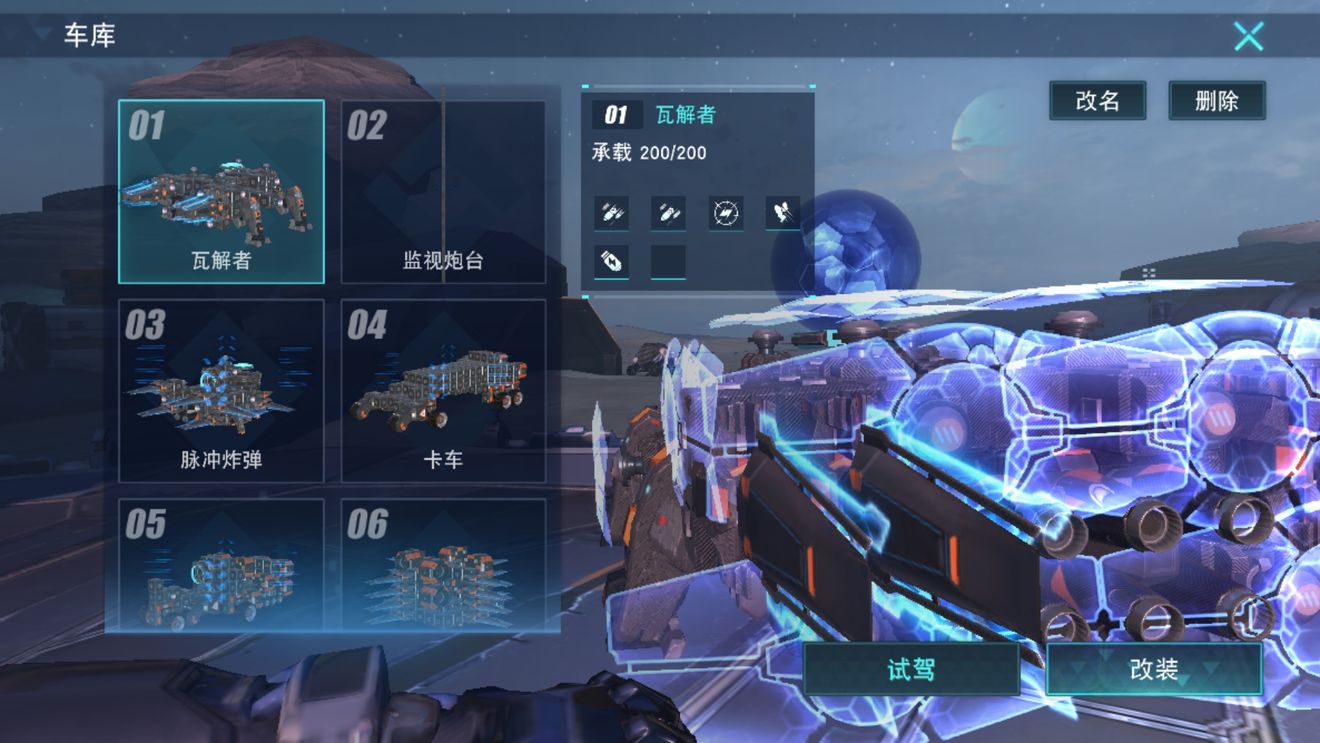Select the first dual-missile weapon module icon
Viewport: 1320px width, 743px height.
pos(610,213)
